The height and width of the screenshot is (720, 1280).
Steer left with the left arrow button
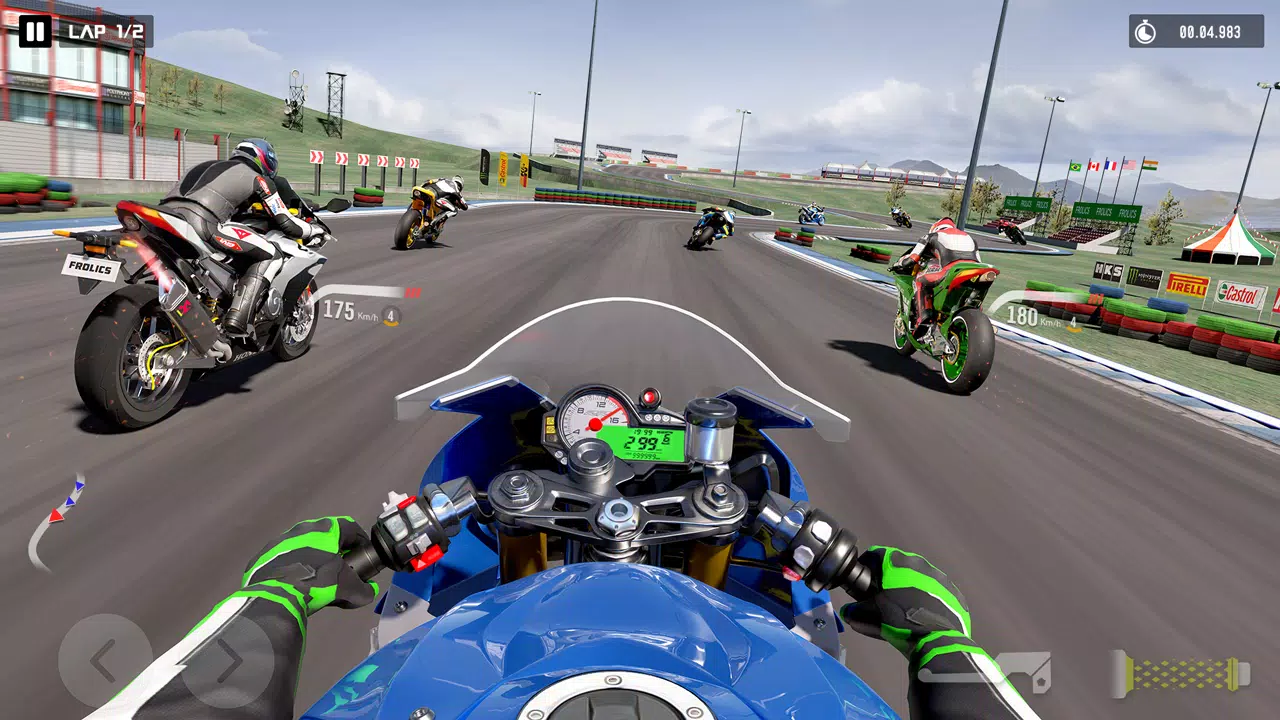point(103,660)
